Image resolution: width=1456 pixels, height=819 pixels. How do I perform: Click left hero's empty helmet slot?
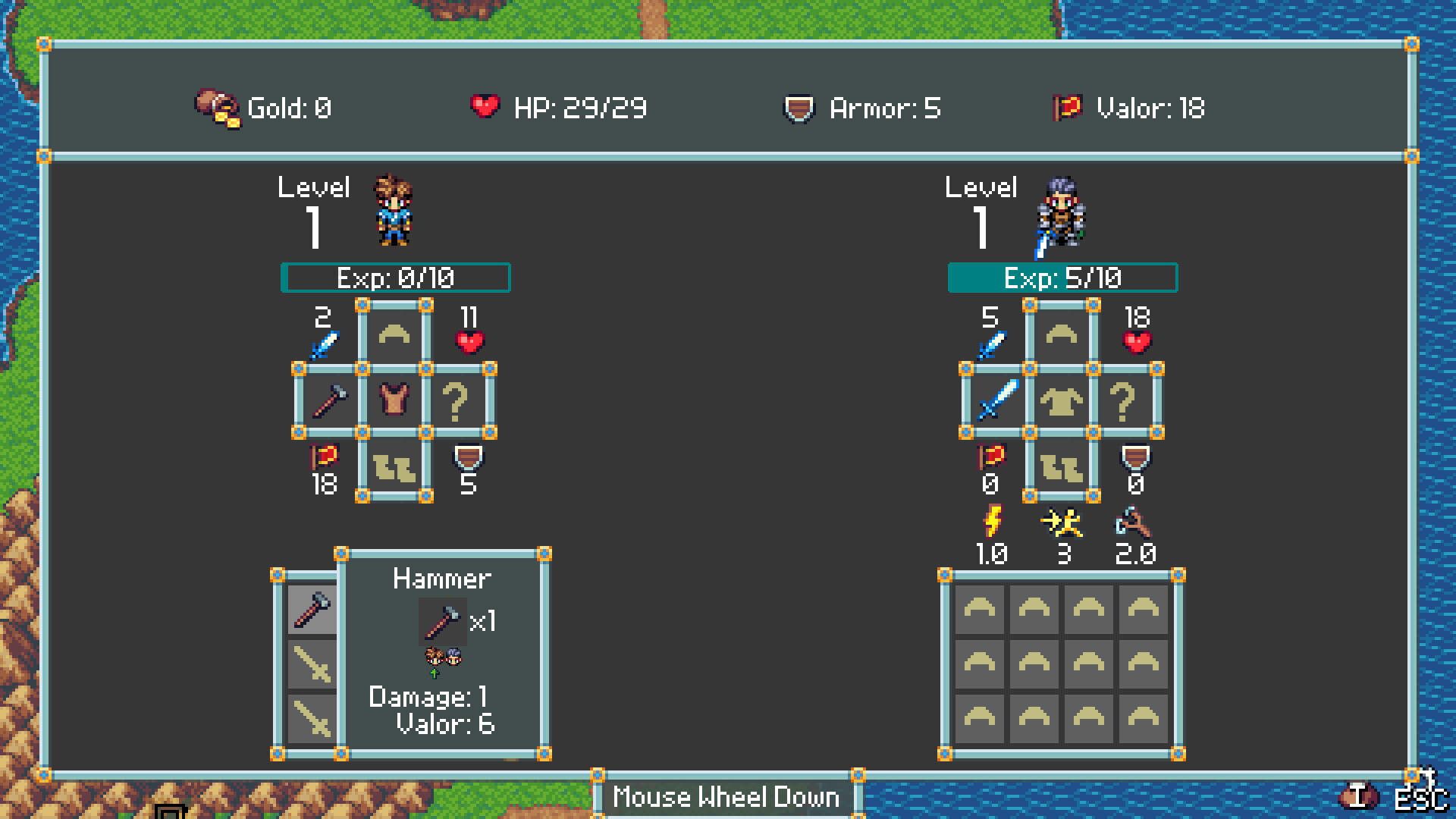coord(394,334)
